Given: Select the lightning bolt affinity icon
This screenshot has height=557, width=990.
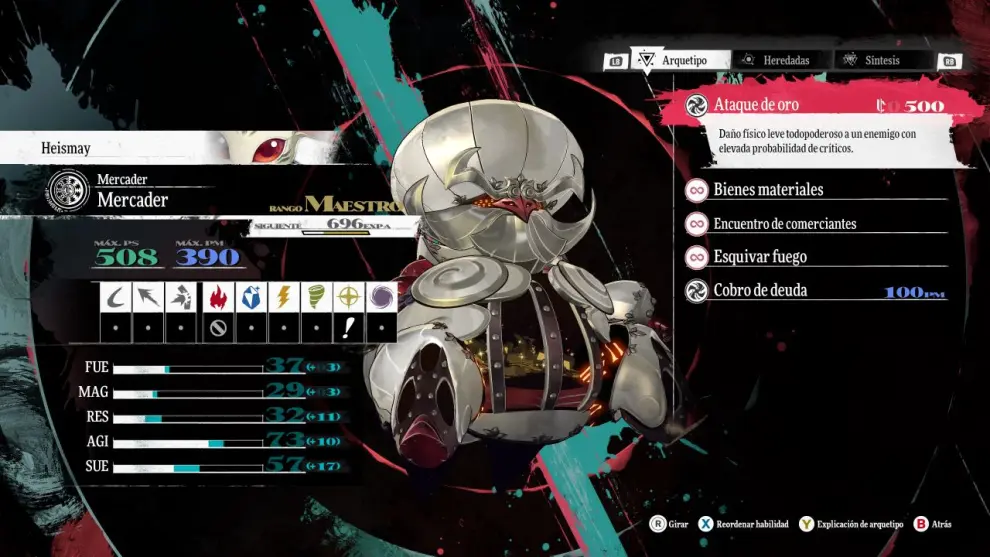Looking at the screenshot, I should (x=283, y=297).
